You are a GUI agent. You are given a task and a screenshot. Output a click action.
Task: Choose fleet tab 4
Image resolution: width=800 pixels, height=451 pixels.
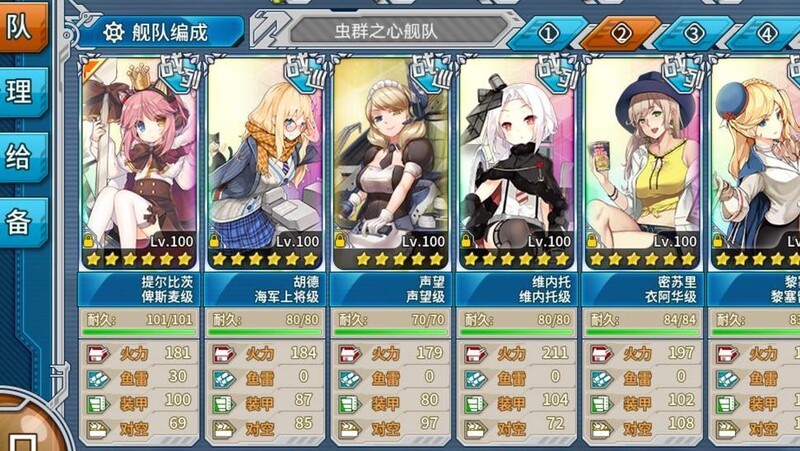tap(766, 33)
